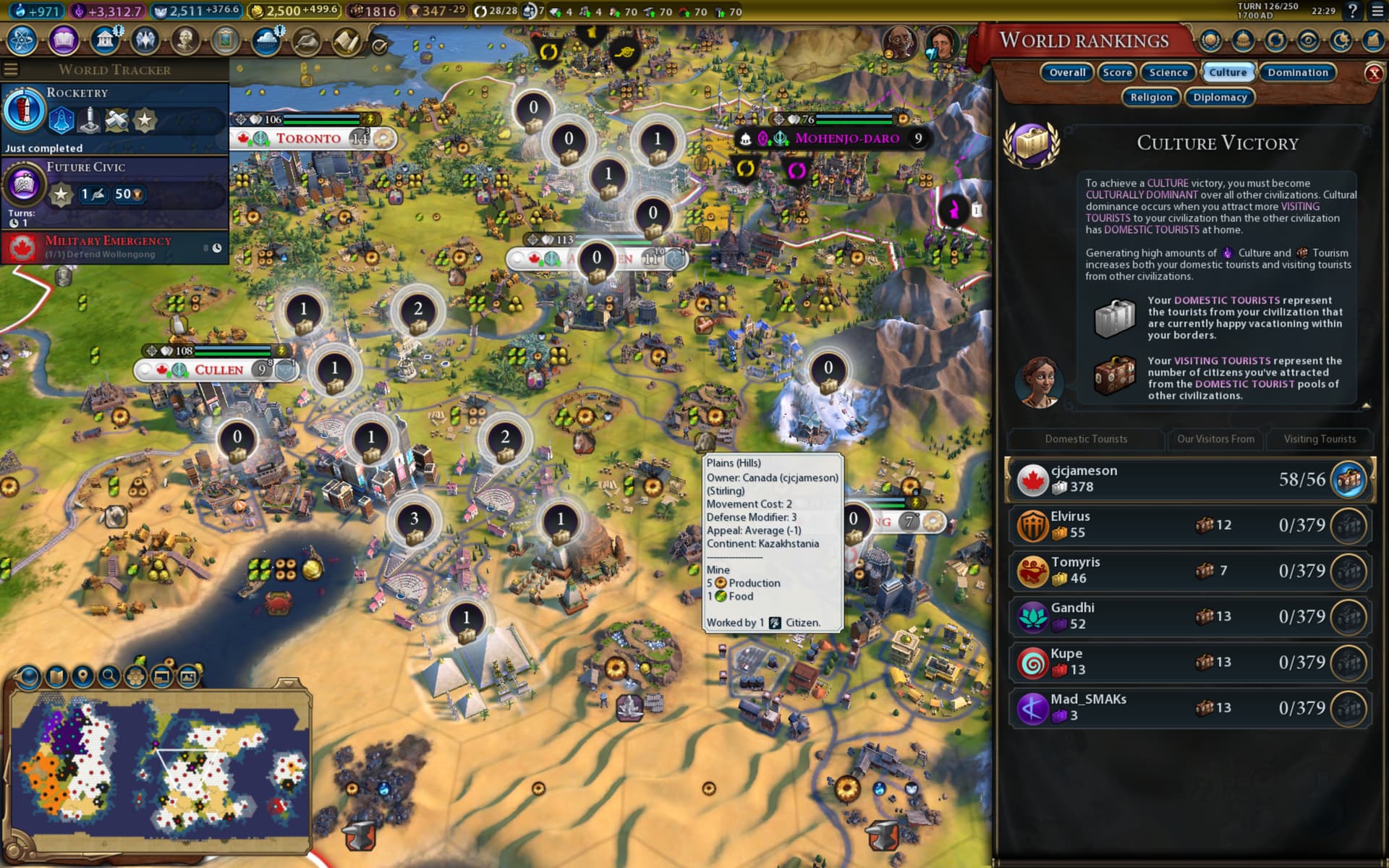Choose the Mad_SMAKs ranking row
1389x868 pixels.
point(1190,707)
